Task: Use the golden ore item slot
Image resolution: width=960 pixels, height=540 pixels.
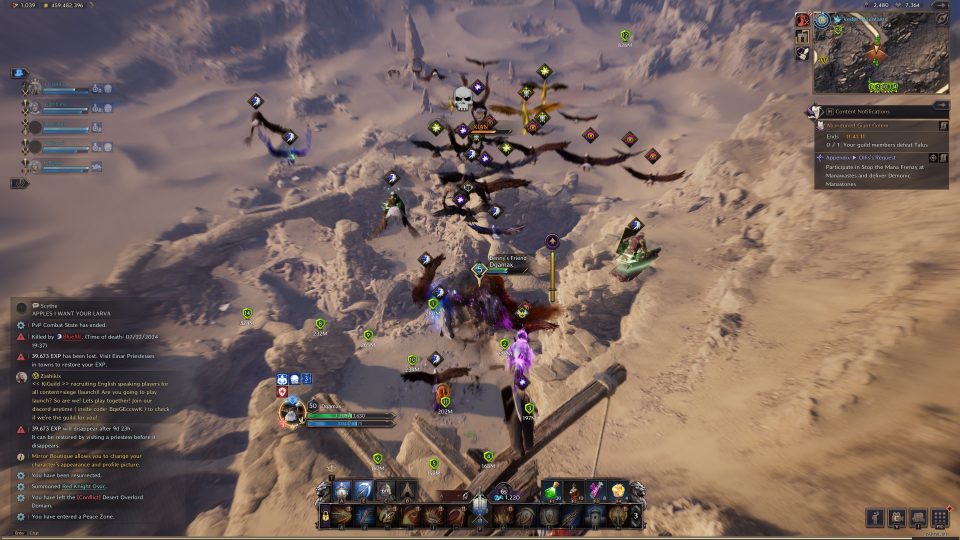Action: pyautogui.click(x=619, y=489)
